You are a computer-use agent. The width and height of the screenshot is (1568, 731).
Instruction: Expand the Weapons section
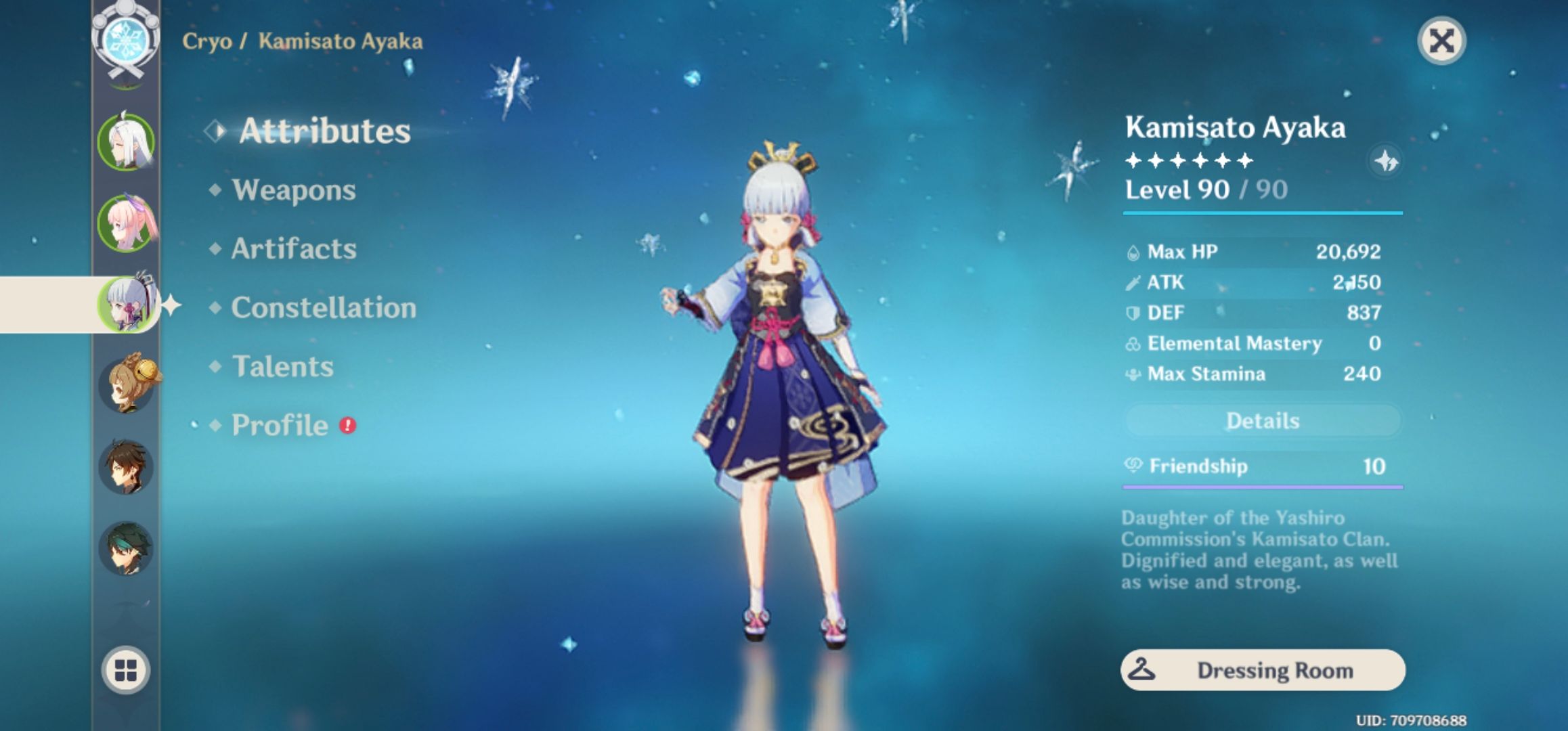pos(292,190)
